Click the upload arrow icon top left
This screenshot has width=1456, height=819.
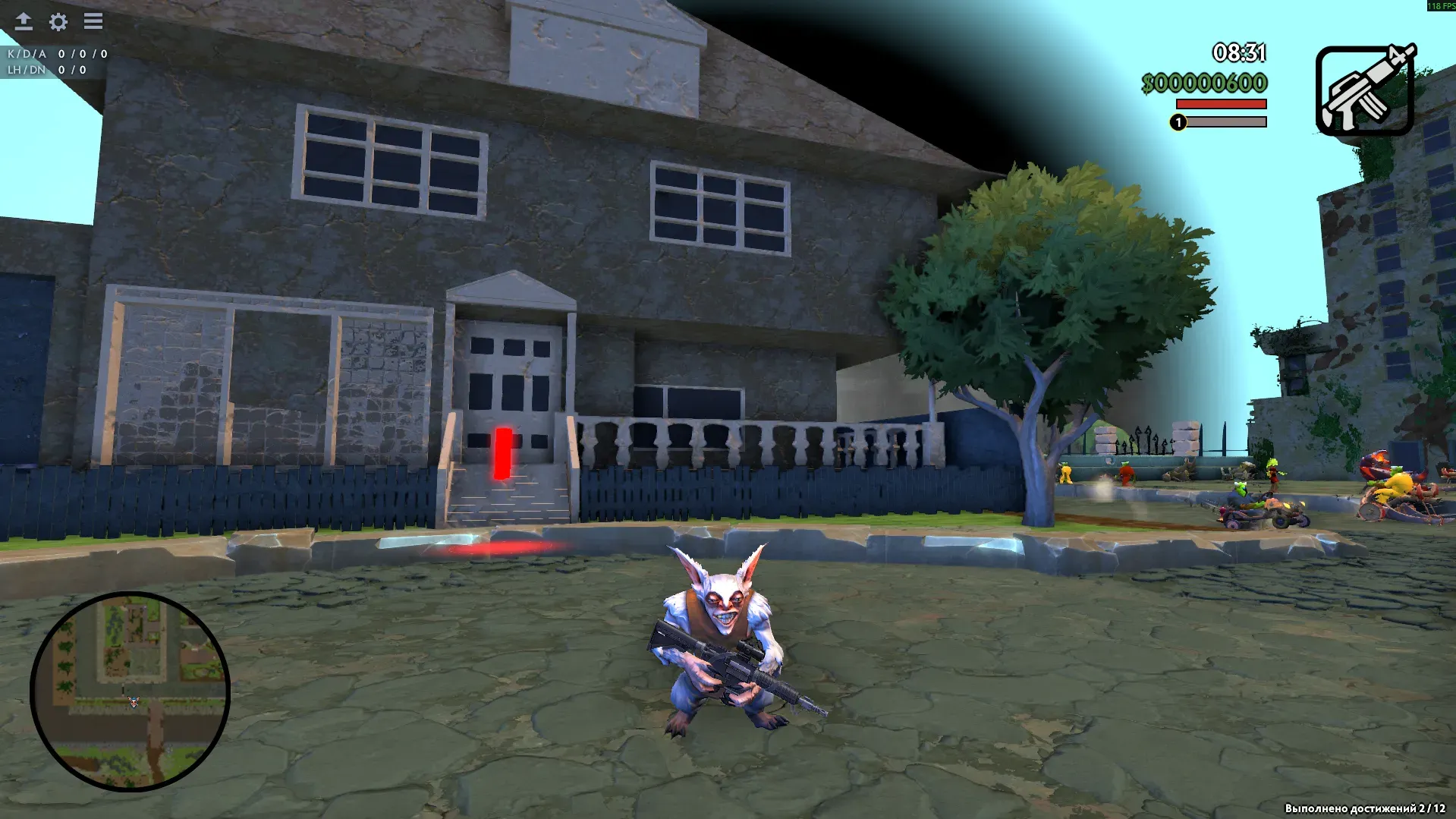coord(24,22)
